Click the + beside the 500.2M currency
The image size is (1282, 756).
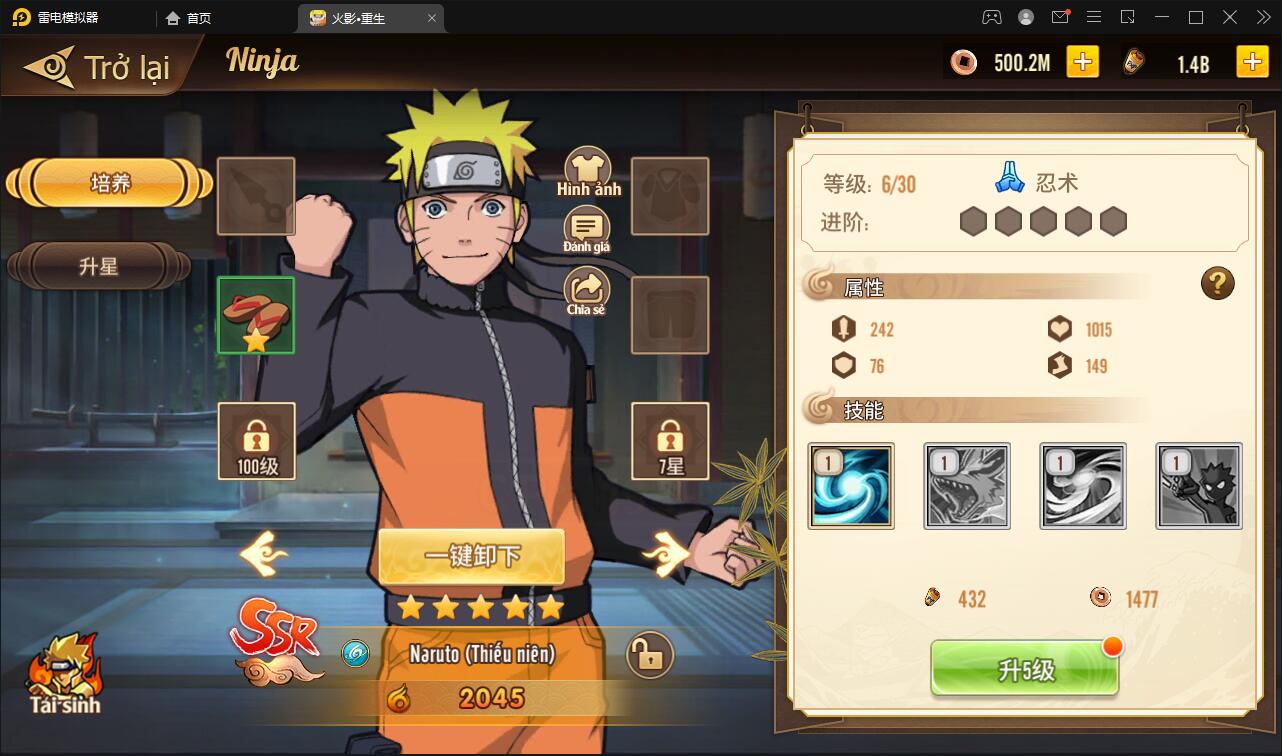[x=1082, y=61]
